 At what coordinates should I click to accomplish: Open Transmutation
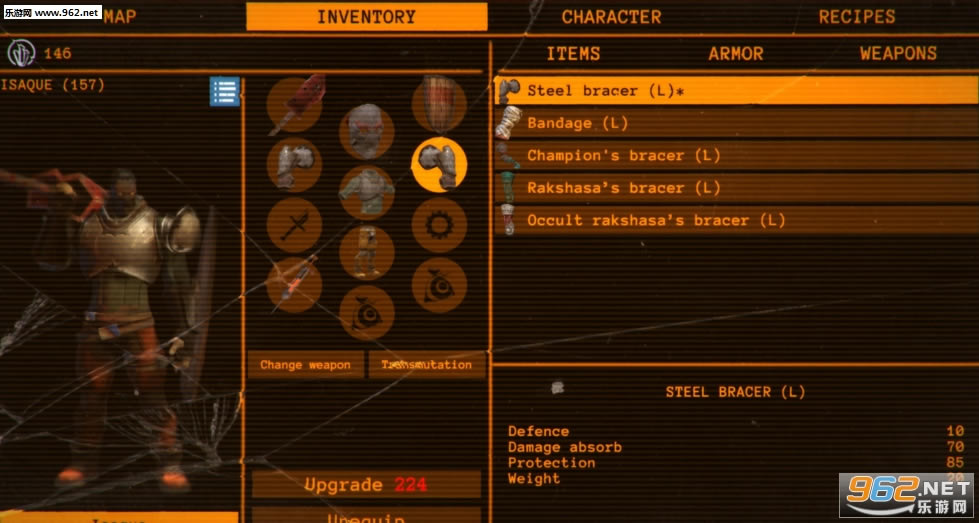426,365
